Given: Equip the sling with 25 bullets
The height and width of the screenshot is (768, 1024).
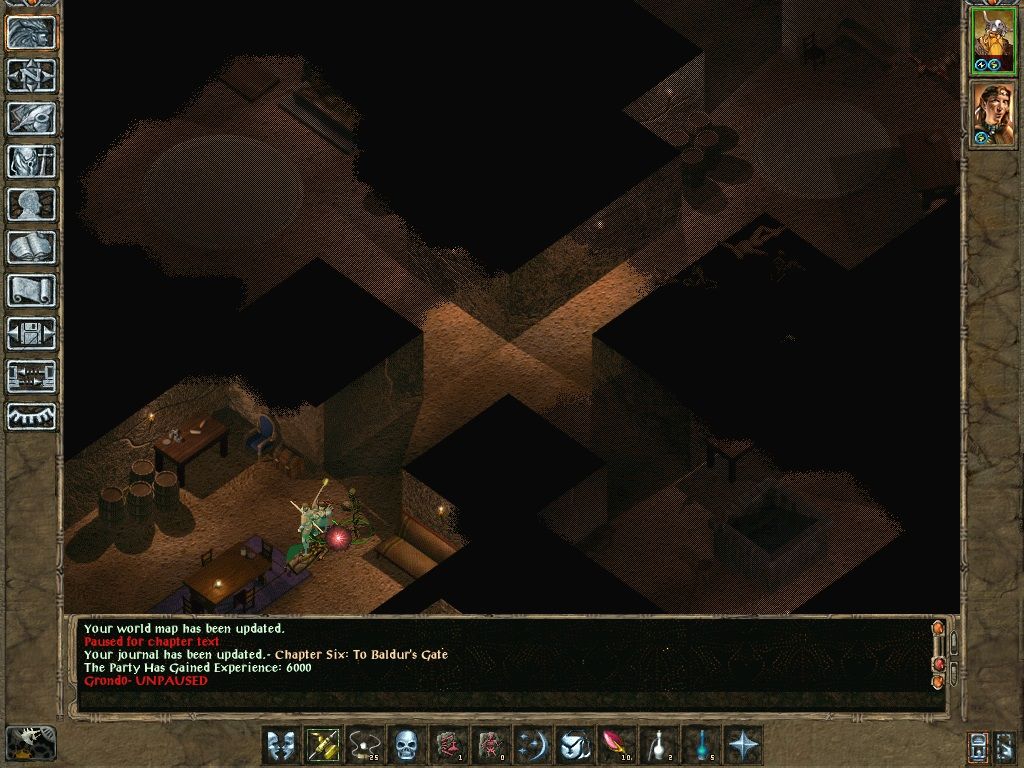Looking at the screenshot, I should click(x=364, y=745).
